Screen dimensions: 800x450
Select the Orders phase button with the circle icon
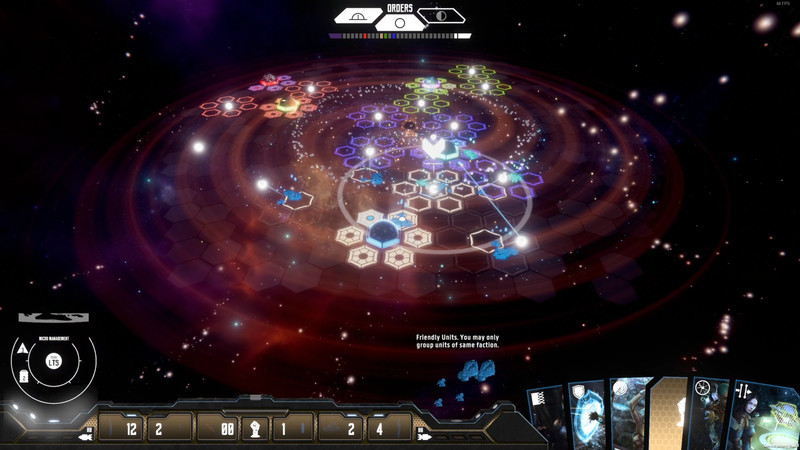coord(400,22)
